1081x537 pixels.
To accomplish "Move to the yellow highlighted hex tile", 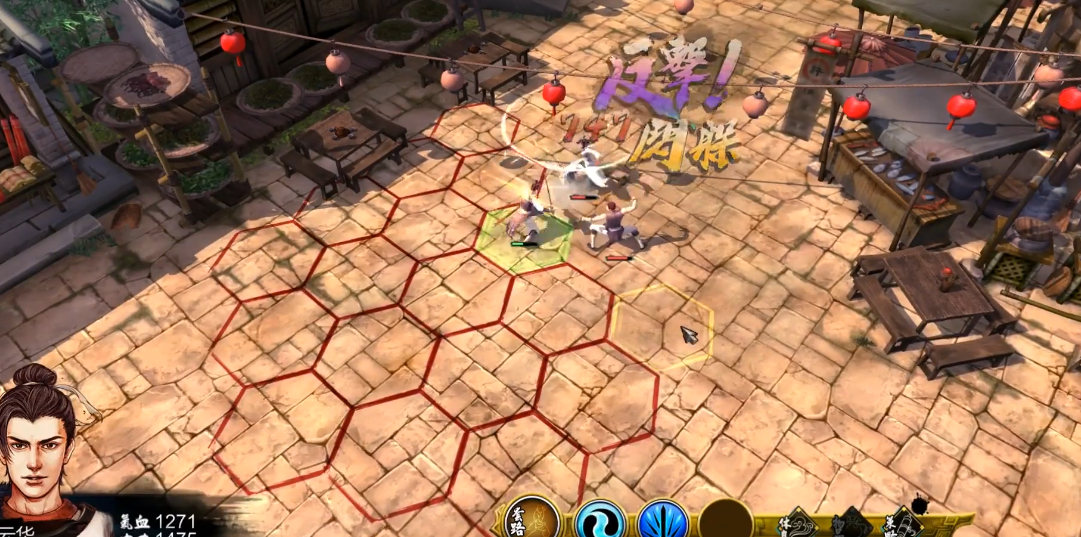I will [662, 326].
